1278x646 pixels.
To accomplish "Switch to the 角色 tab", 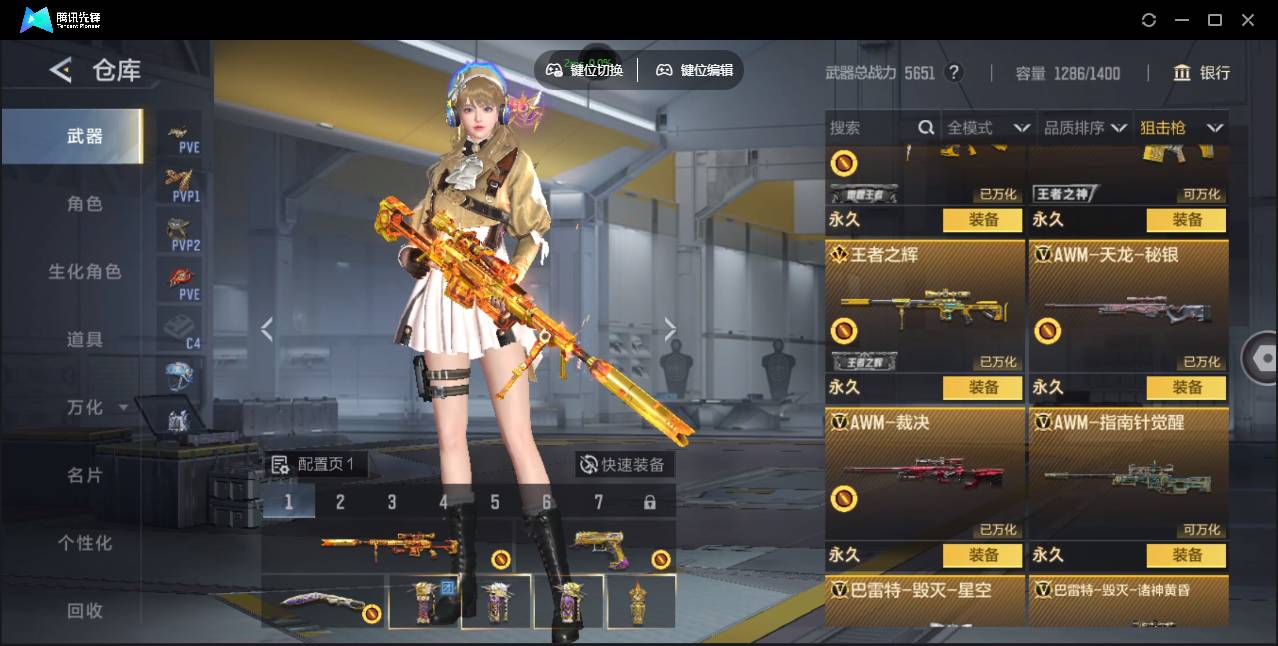I will [85, 204].
